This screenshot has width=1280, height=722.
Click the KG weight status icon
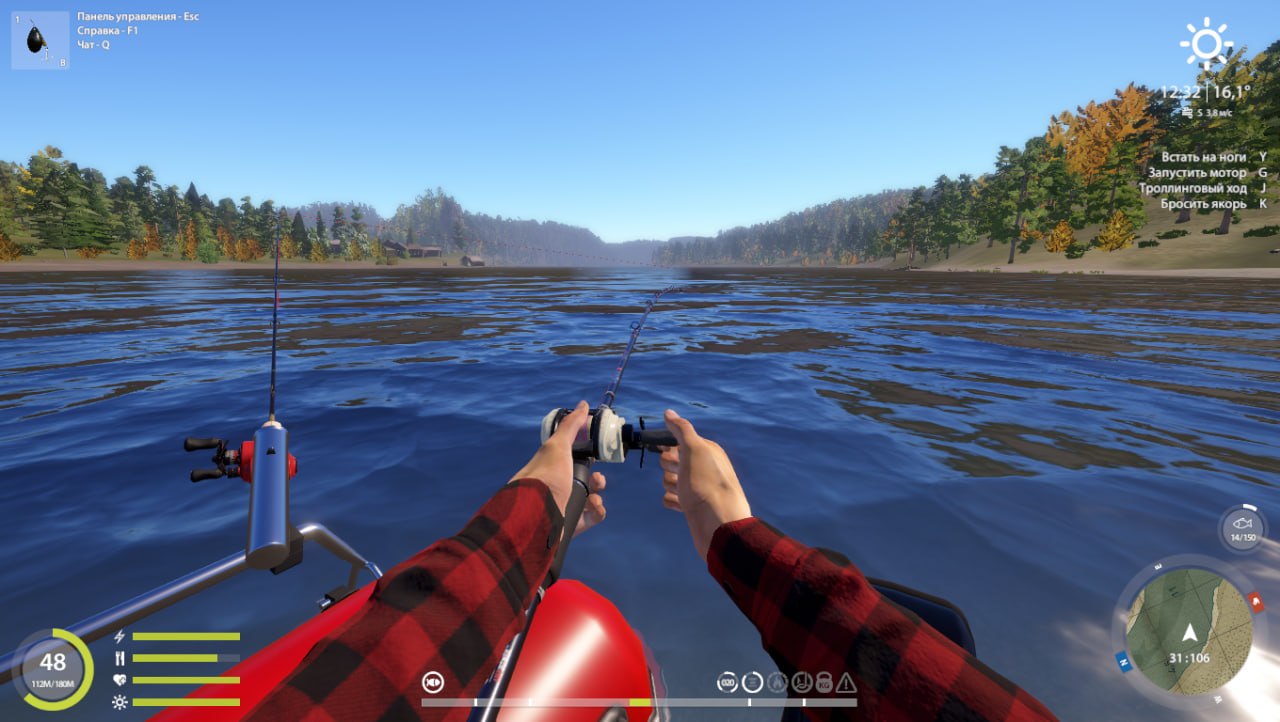tap(824, 681)
